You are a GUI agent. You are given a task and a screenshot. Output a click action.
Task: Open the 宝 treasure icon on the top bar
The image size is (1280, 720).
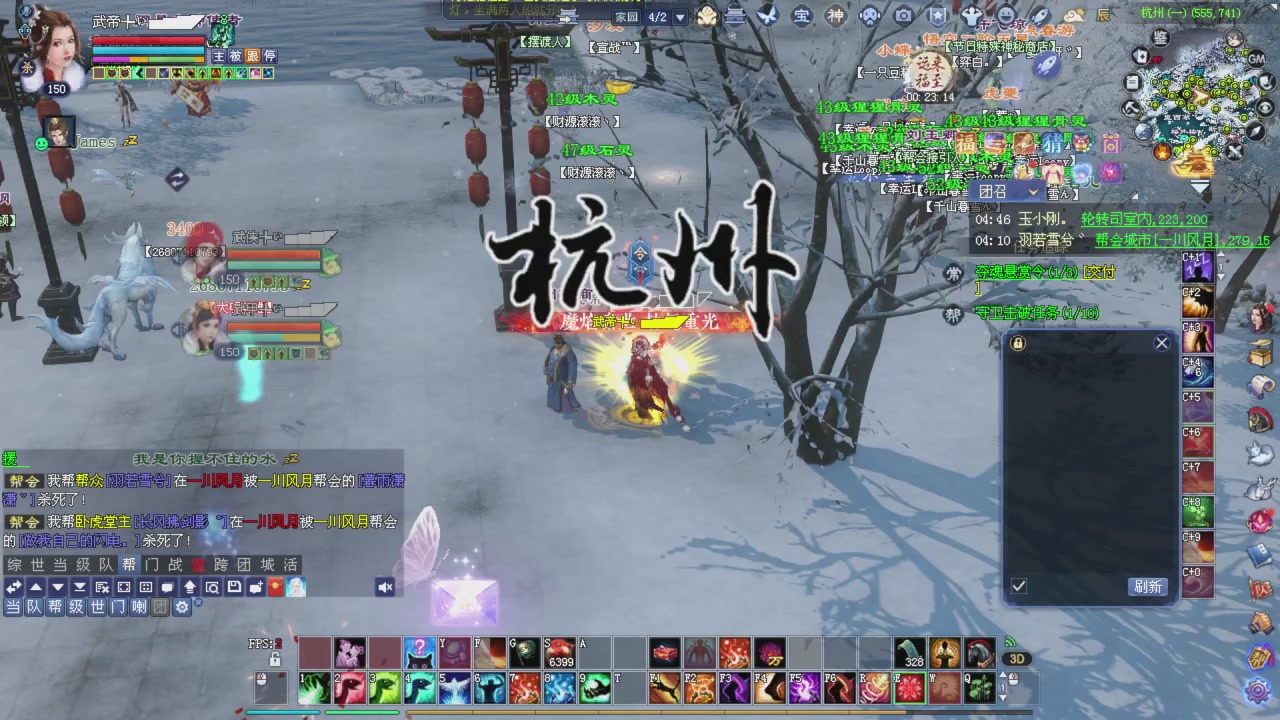coord(800,16)
